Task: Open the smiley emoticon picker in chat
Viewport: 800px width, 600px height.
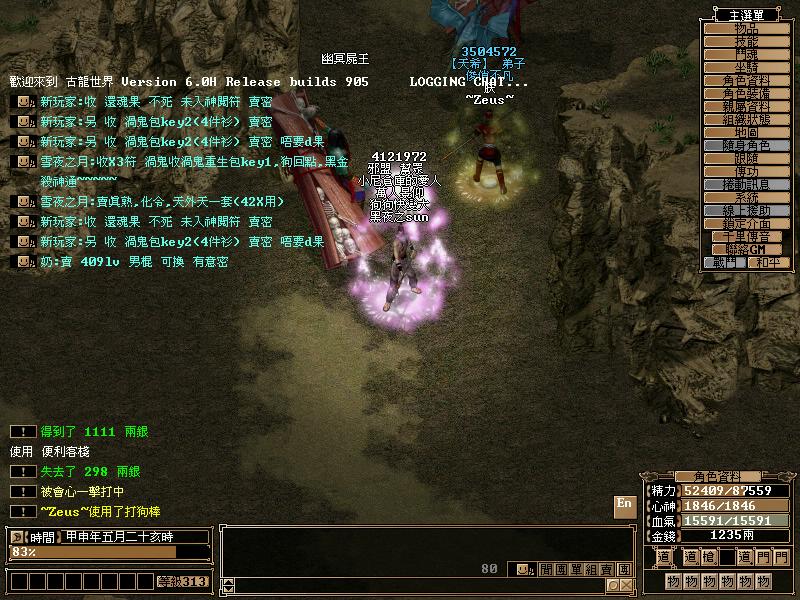Action: pos(522,569)
